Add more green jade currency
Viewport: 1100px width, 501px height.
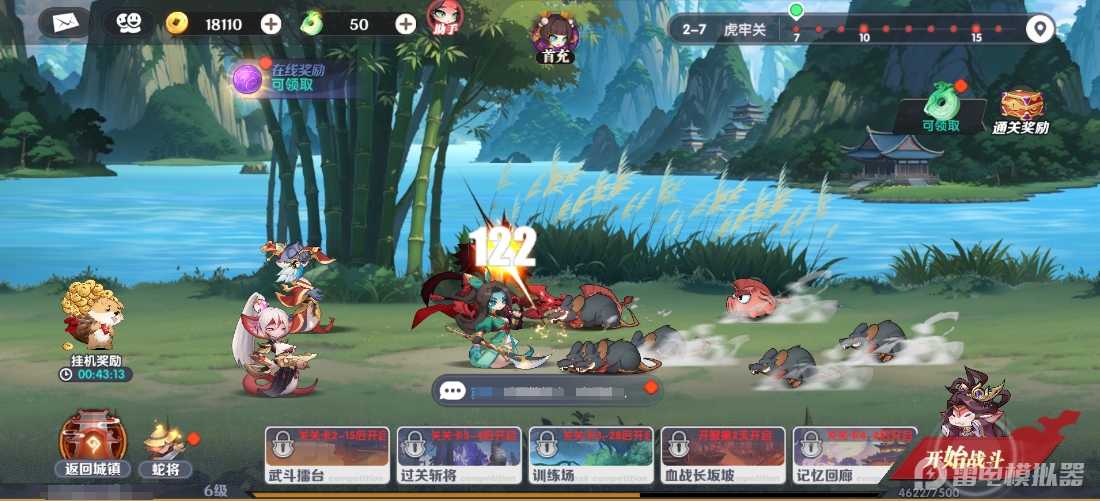click(405, 24)
